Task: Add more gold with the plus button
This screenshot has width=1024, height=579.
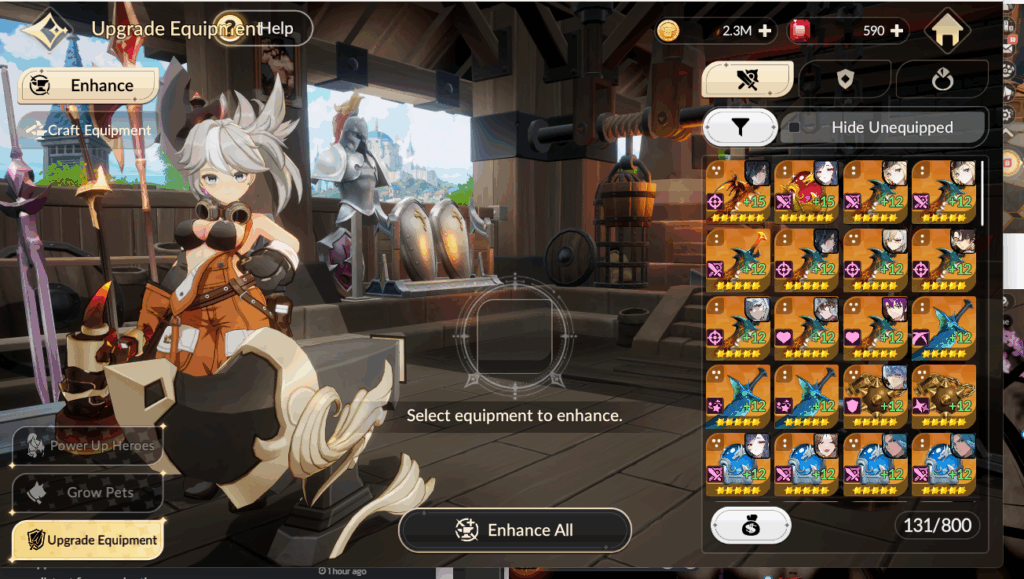Action: click(765, 31)
